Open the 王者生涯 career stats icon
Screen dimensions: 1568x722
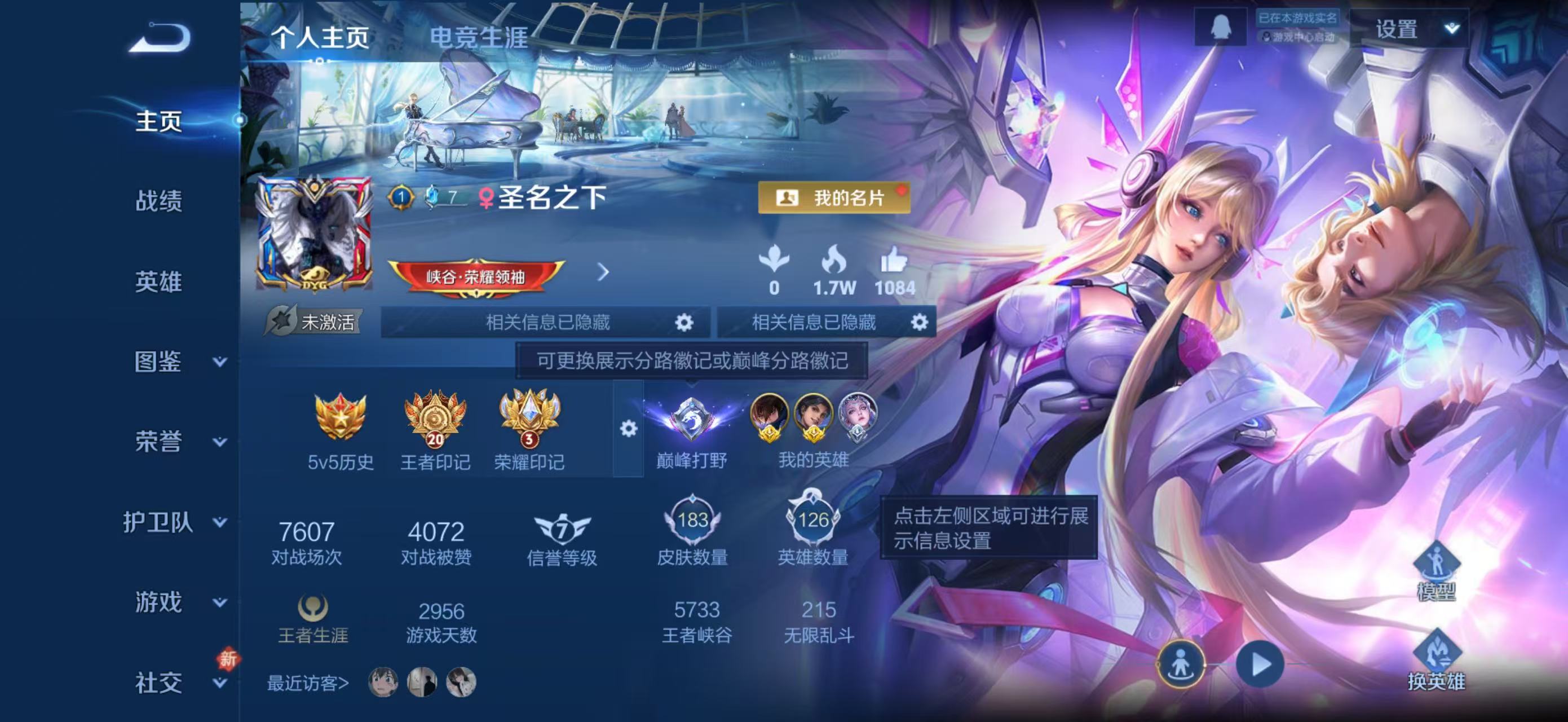(312, 612)
